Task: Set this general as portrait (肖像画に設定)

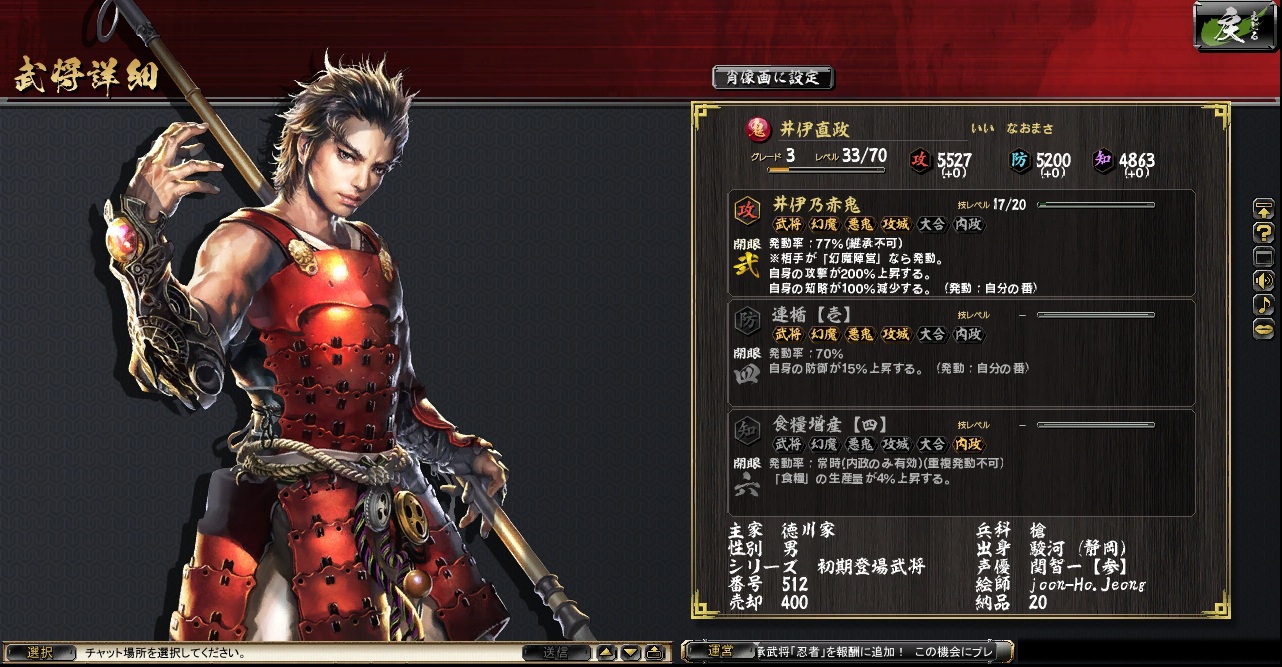Action: coord(772,77)
